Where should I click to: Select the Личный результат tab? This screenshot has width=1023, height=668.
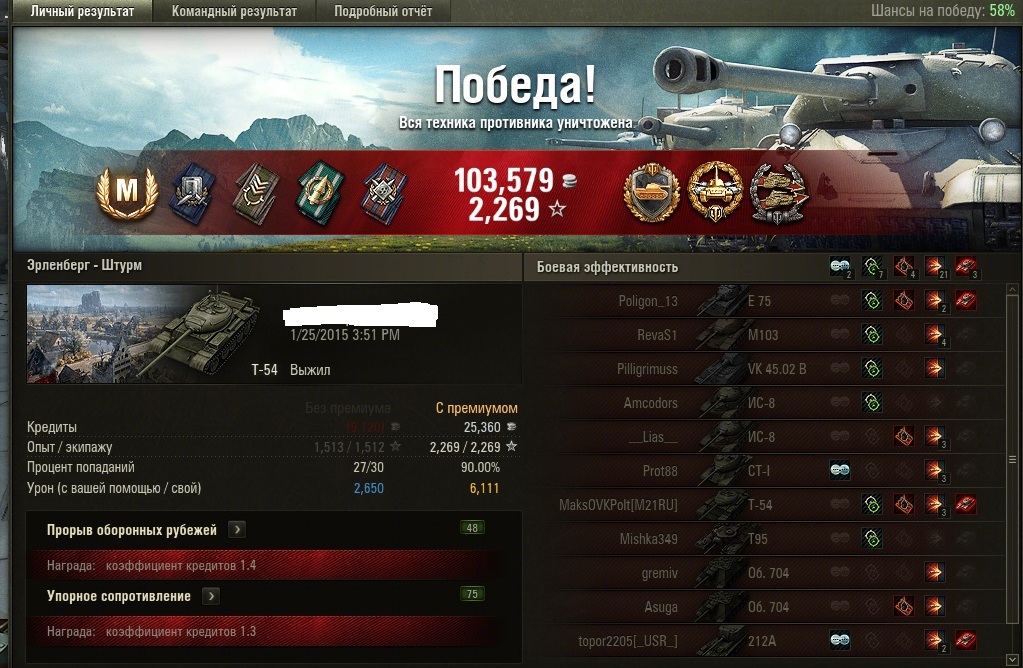pos(82,12)
